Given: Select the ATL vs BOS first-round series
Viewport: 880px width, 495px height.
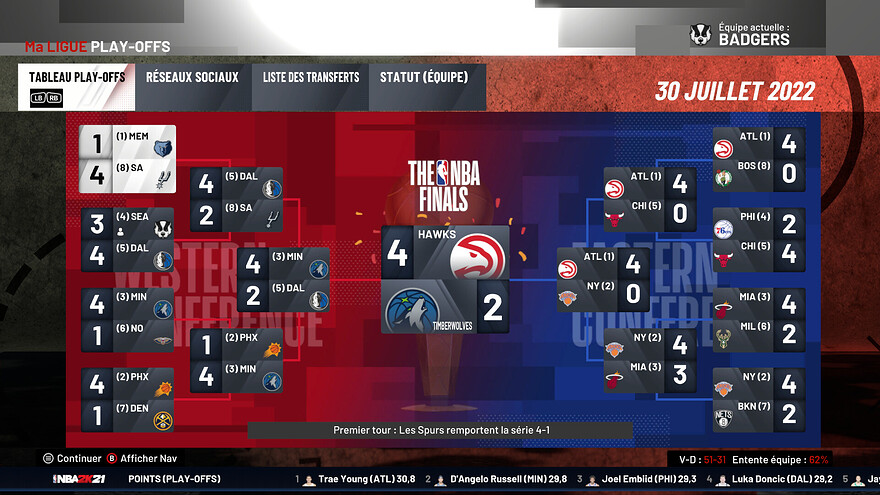Looking at the screenshot, I should point(757,160).
